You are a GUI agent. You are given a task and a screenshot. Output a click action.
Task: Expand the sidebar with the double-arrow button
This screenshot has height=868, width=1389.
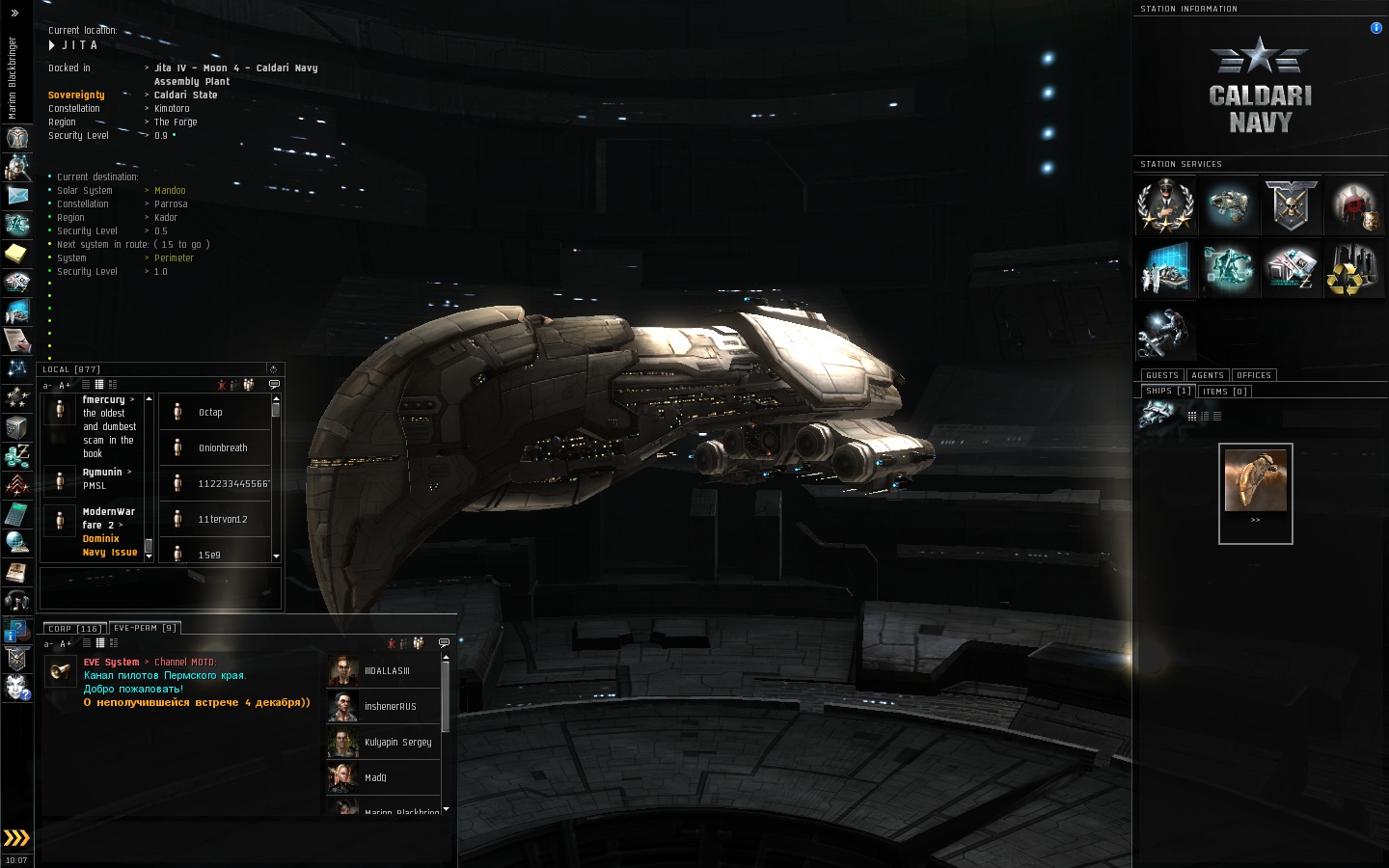pyautogui.click(x=16, y=837)
